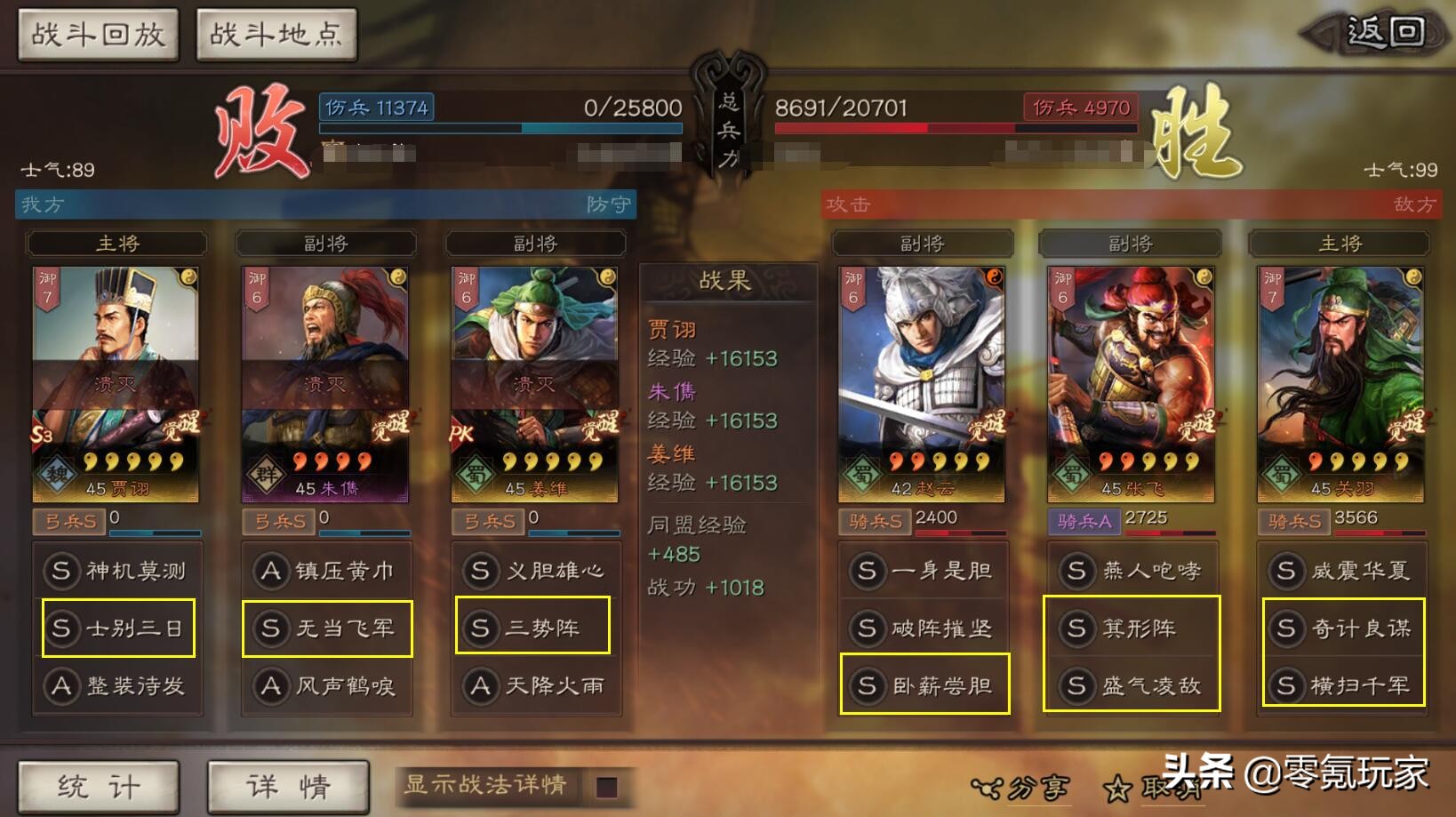Click 朱儁's 无当飞军 skill icon
1456x817 pixels.
tap(270, 627)
